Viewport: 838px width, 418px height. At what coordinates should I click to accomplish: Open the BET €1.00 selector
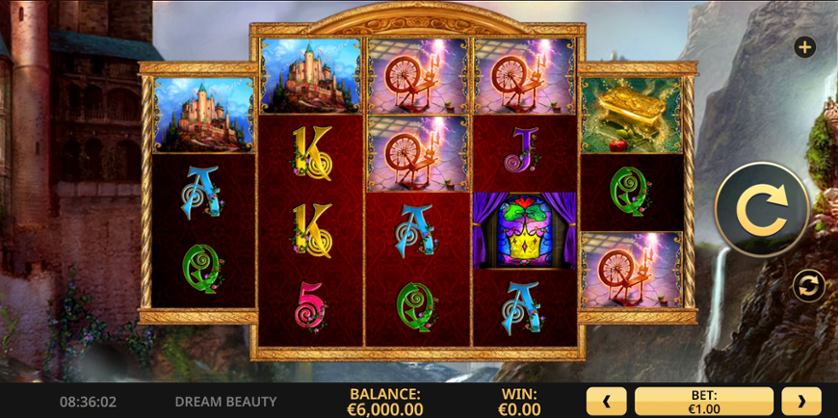point(703,401)
